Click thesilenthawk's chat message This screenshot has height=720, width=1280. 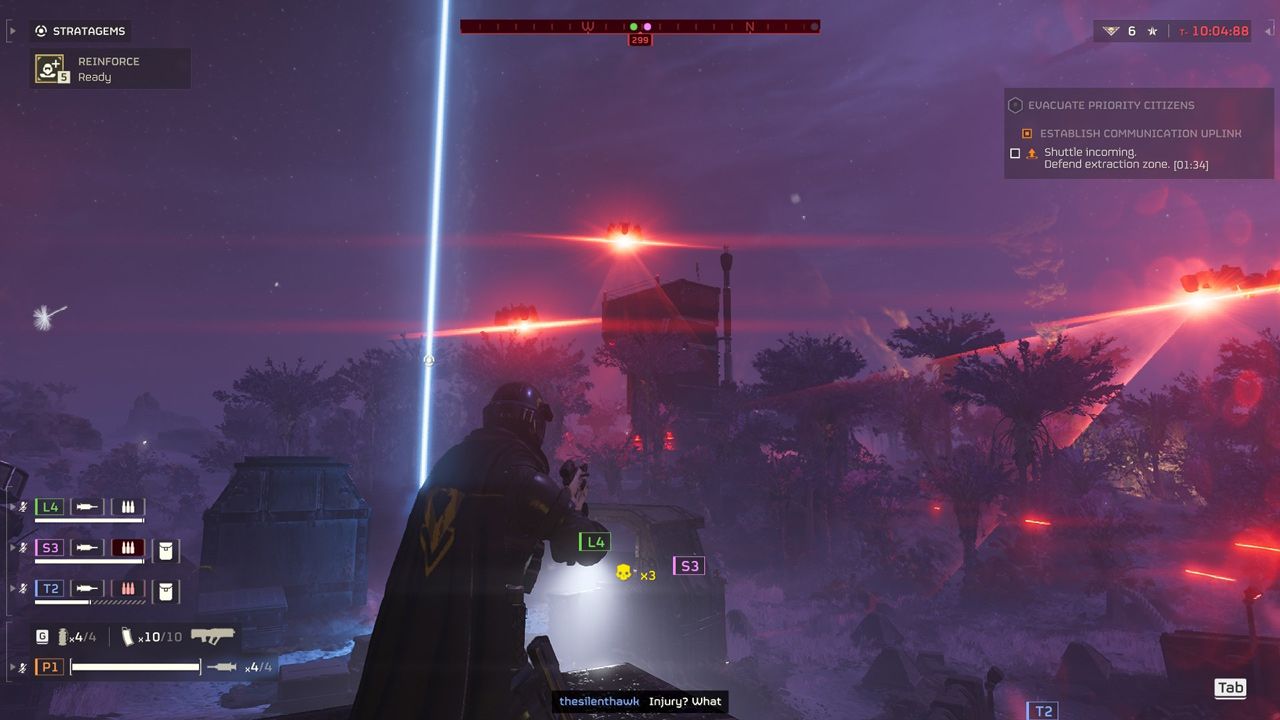click(x=639, y=701)
